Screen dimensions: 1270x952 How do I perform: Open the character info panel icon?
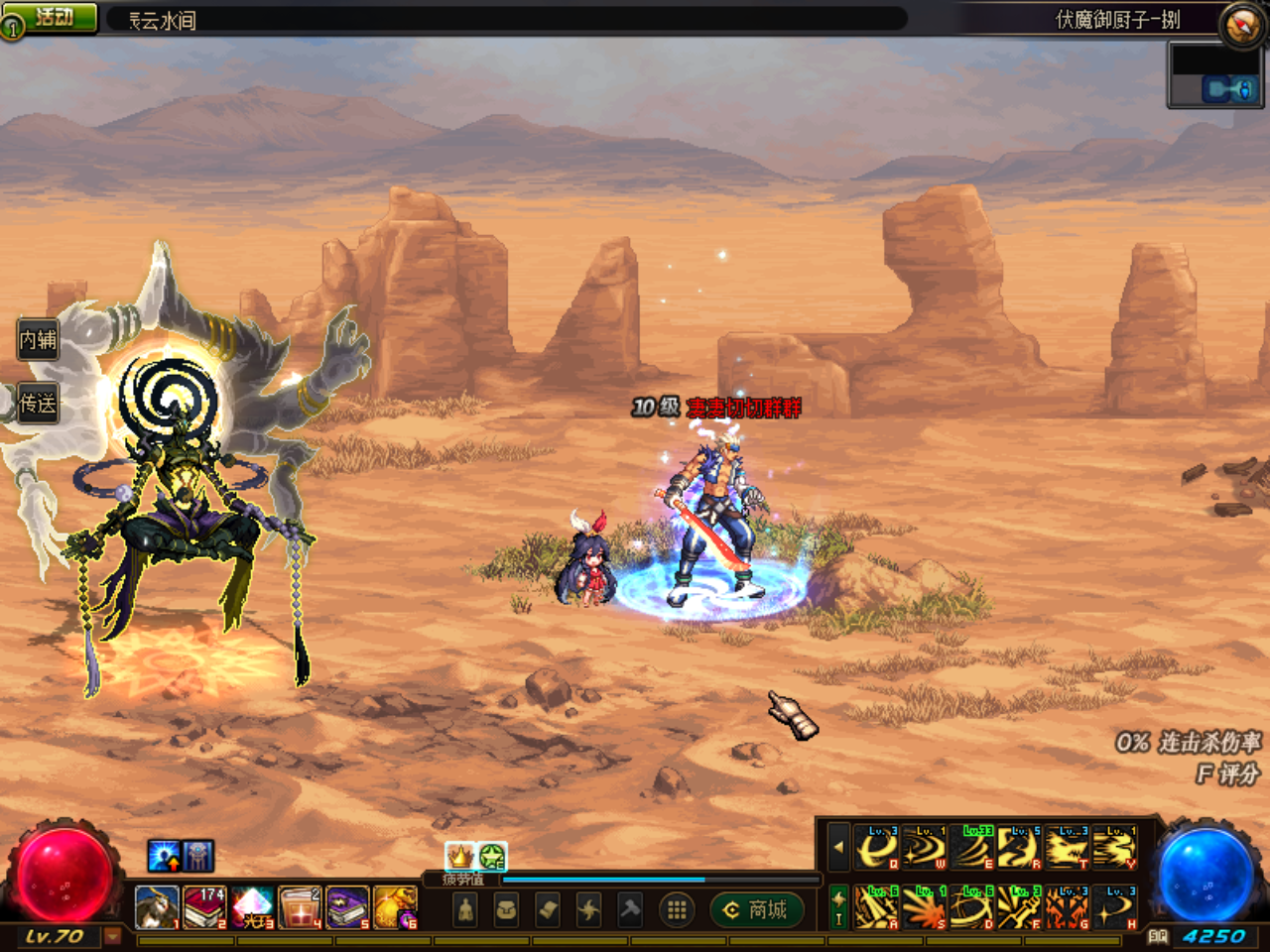(464, 911)
